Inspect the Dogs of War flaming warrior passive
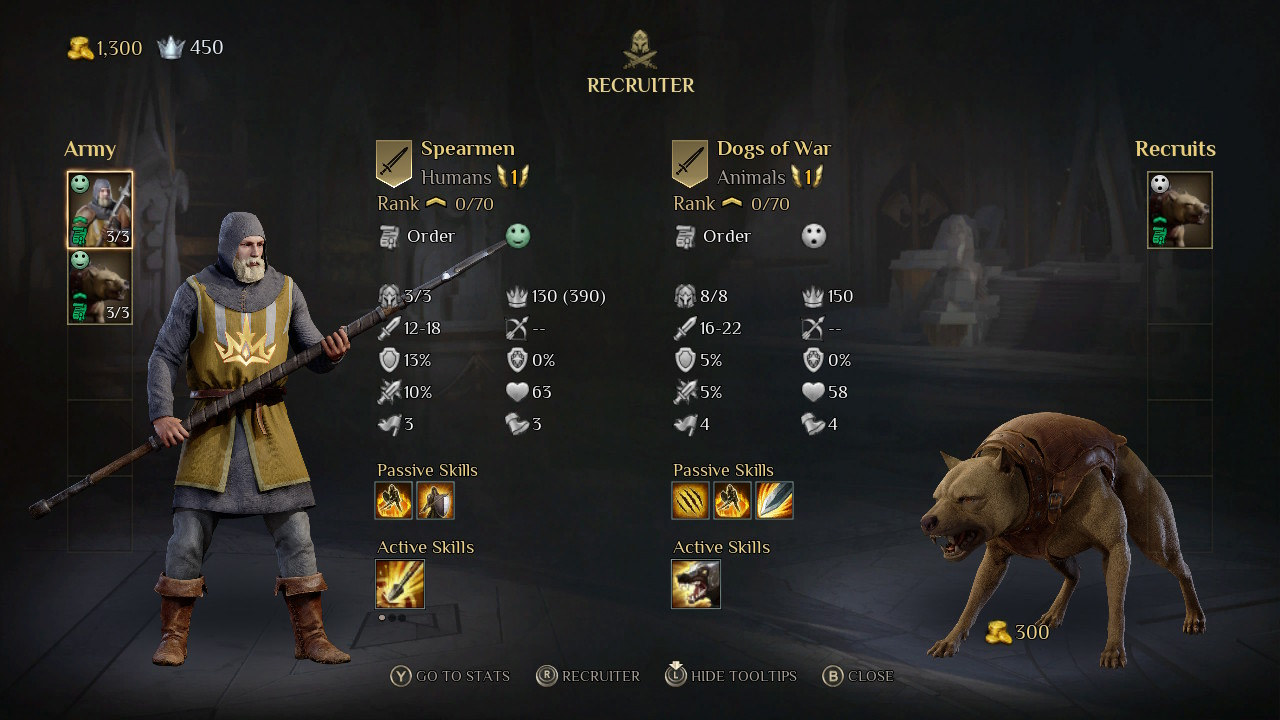This screenshot has height=720, width=1280. tap(732, 500)
